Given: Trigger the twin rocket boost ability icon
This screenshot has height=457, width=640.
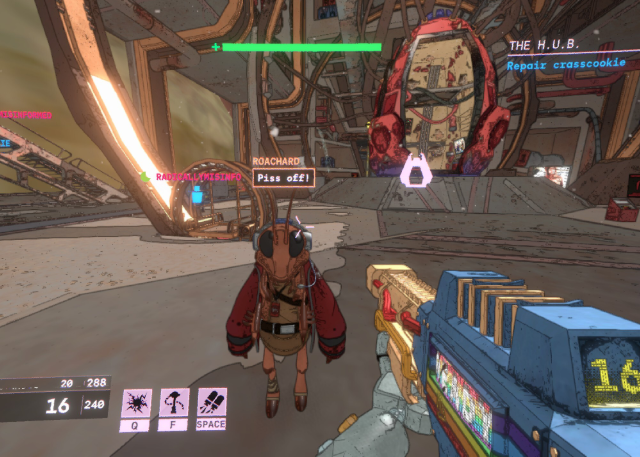Looking at the screenshot, I should (212, 403).
